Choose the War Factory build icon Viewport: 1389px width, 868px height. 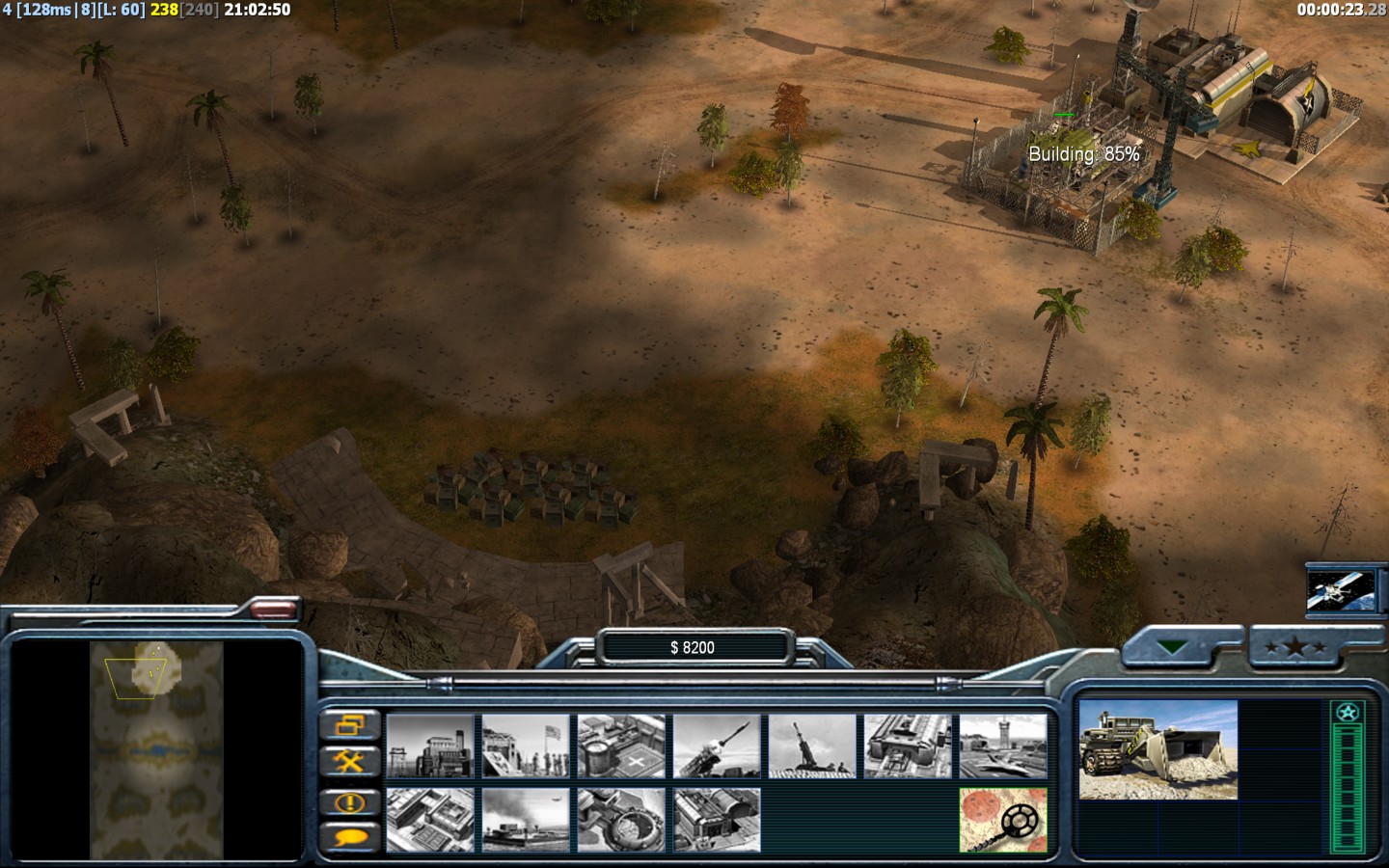coord(908,746)
